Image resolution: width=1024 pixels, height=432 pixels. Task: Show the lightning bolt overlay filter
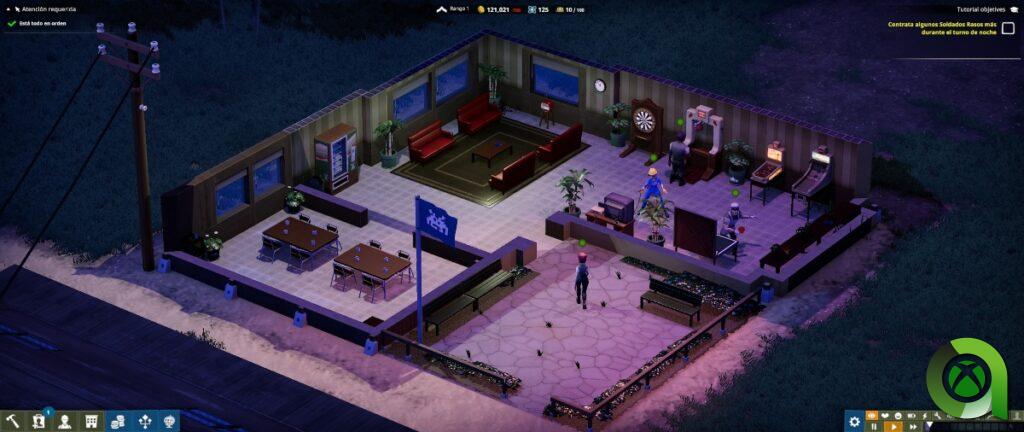click(x=925, y=414)
